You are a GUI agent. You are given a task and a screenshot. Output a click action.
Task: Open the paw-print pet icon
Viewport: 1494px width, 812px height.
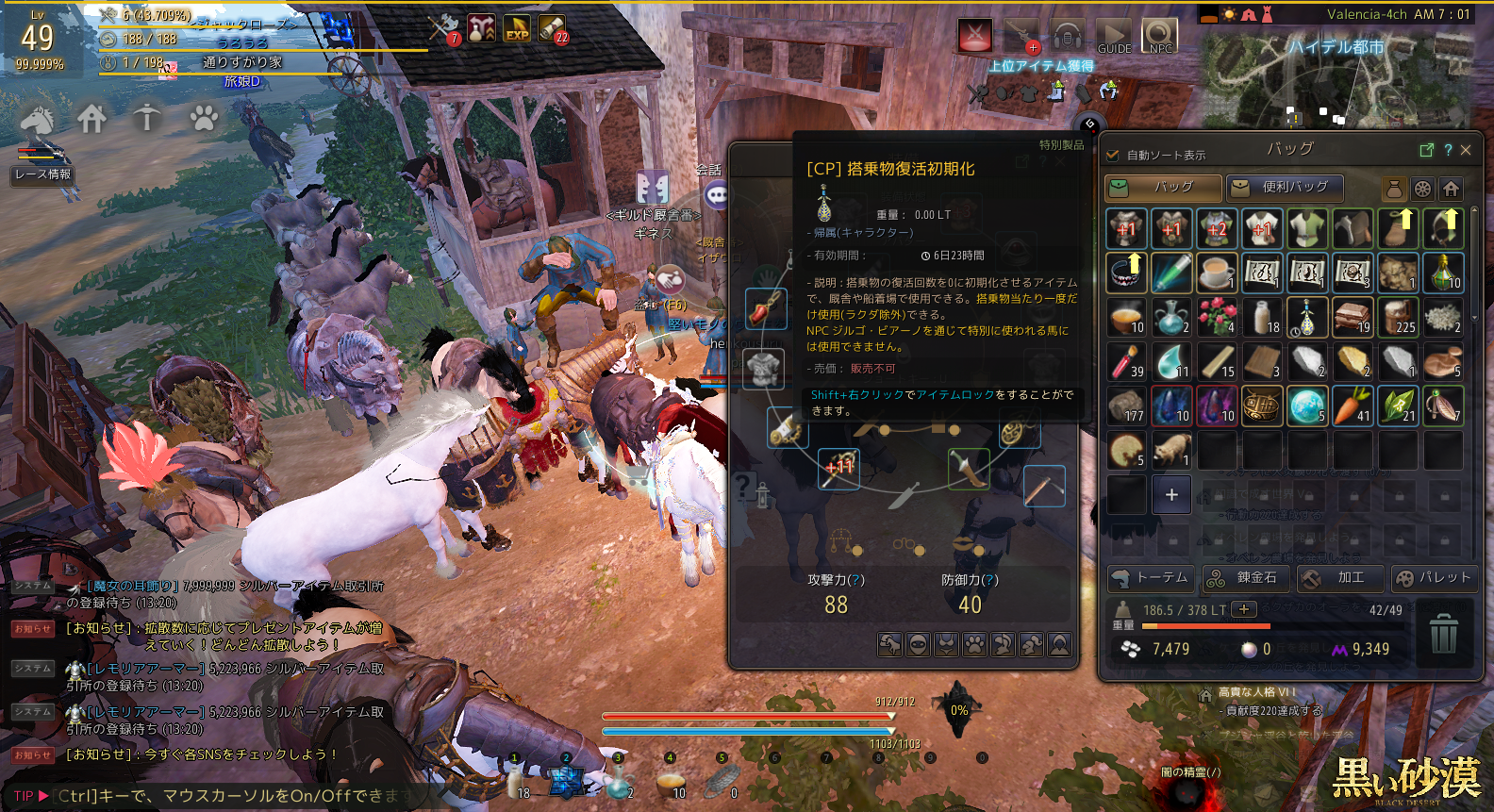click(x=203, y=119)
